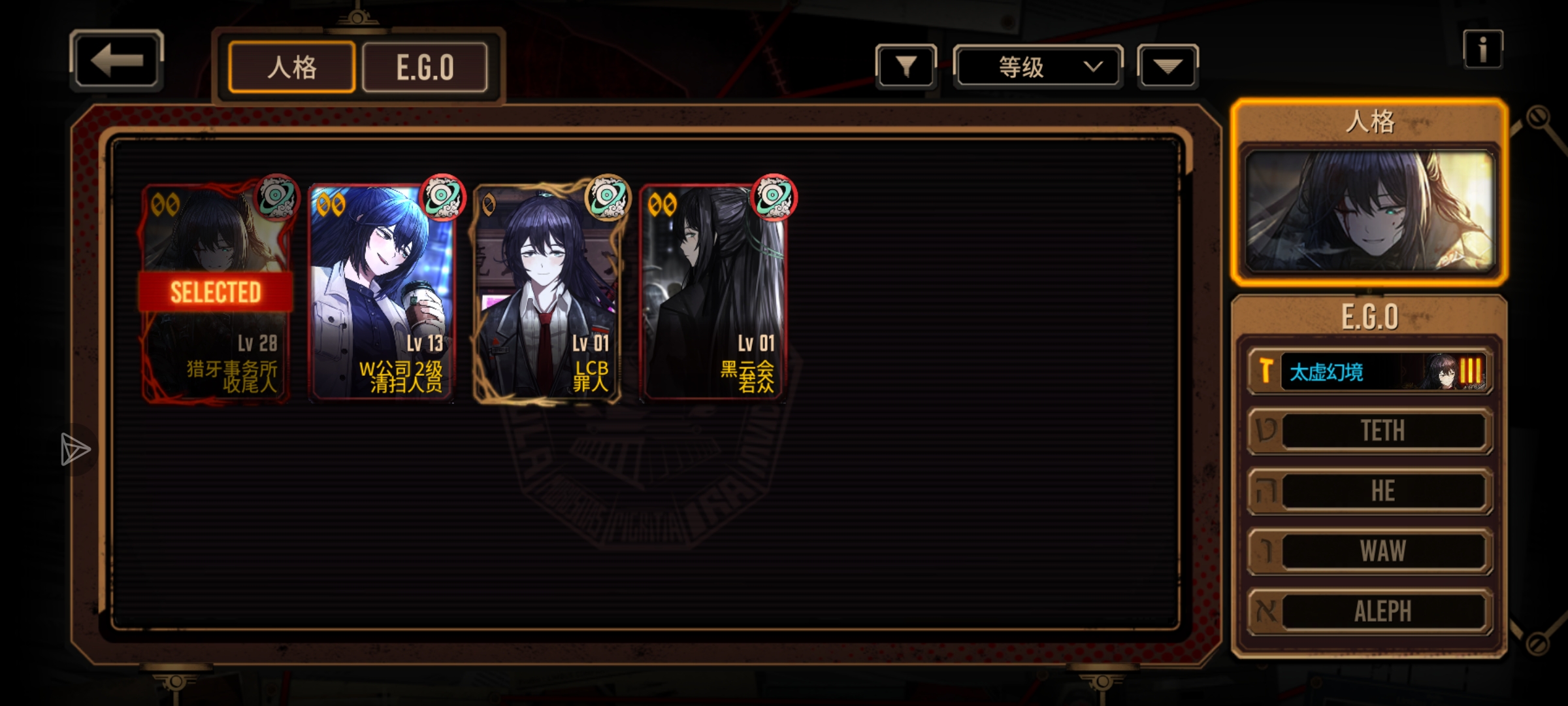Open the WAW E.G.O slot
Viewport: 1568px width, 706px height.
(x=1370, y=551)
